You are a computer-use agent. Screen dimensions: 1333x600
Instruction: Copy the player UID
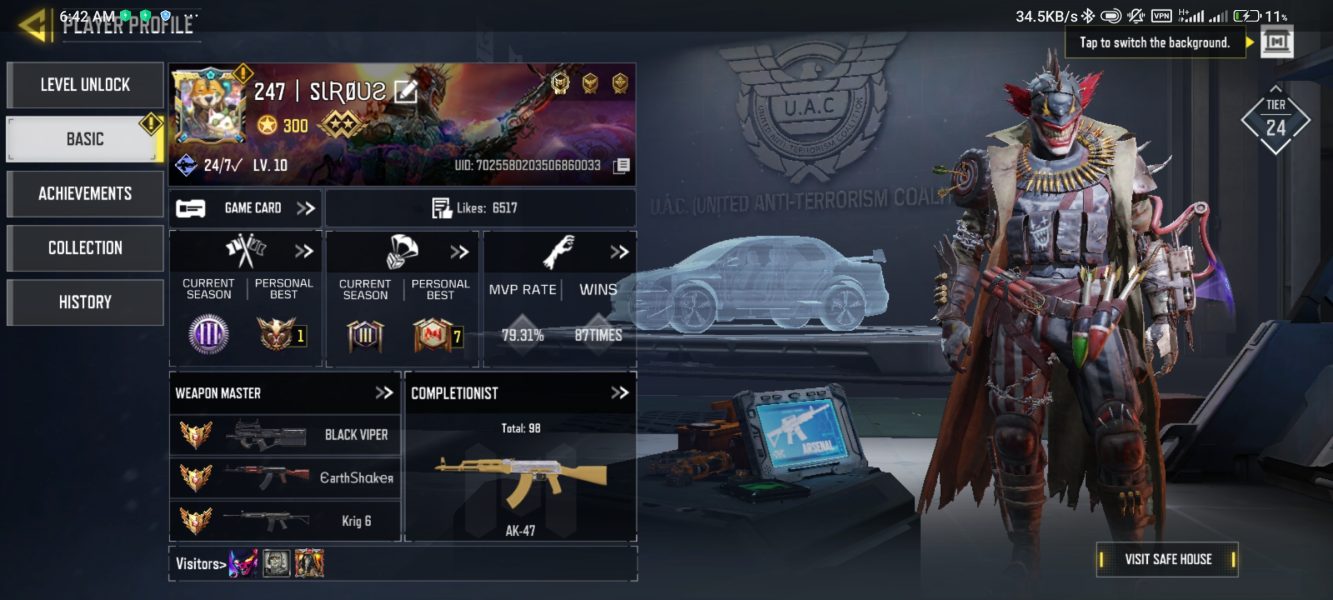(621, 165)
